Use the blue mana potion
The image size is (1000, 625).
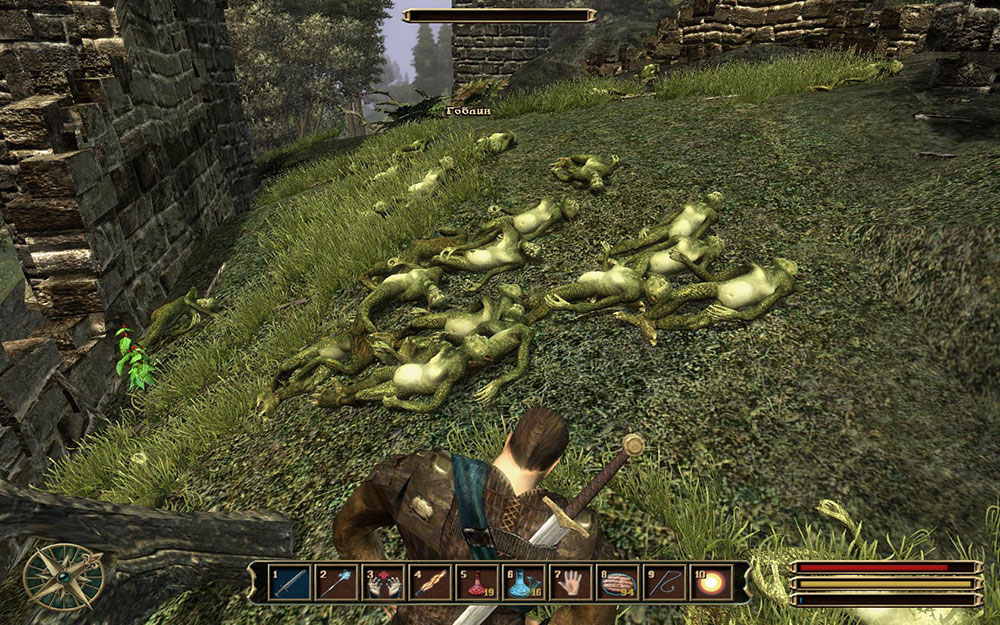524,582
